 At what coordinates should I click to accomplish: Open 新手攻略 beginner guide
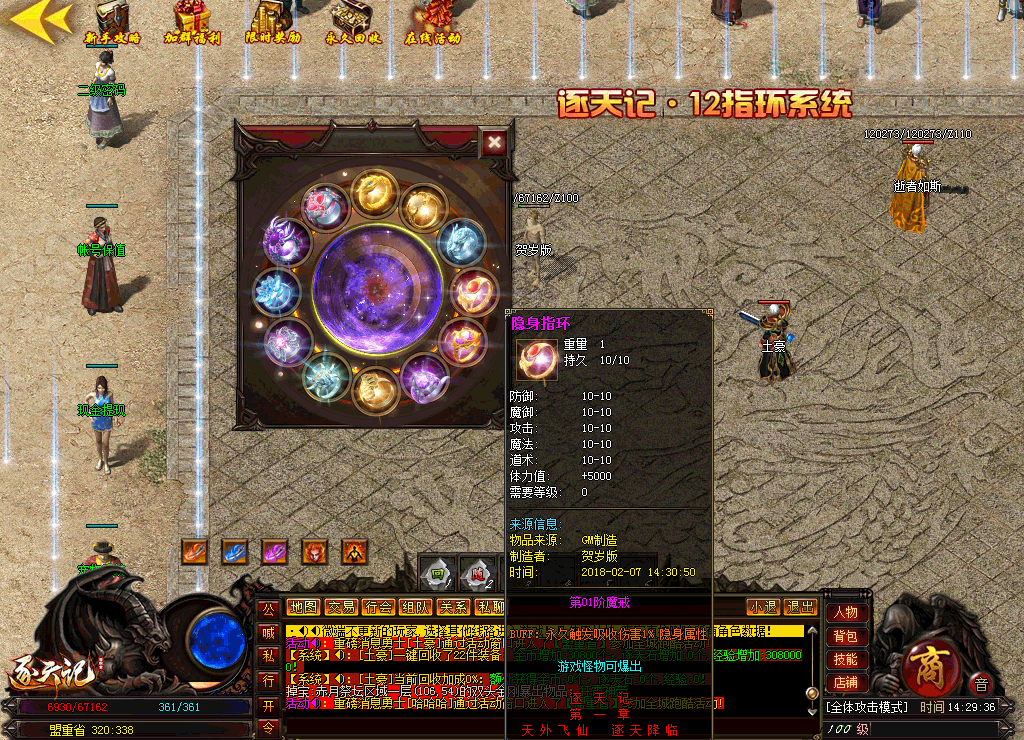tap(112, 23)
